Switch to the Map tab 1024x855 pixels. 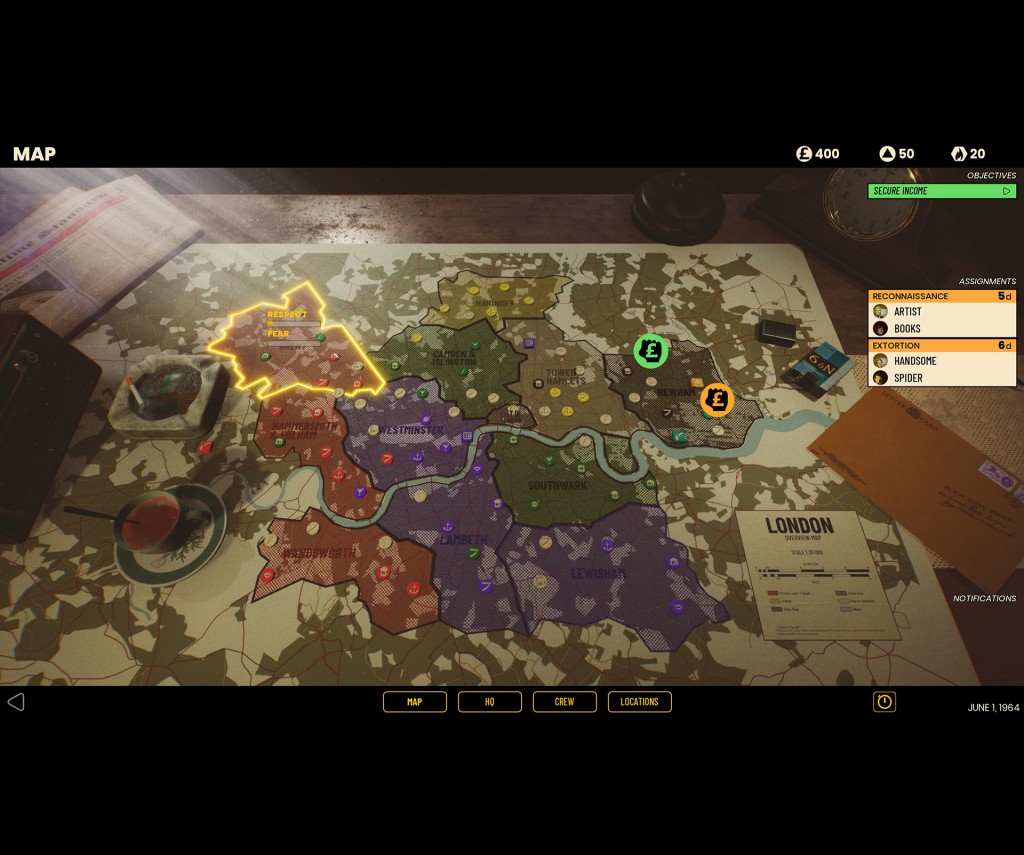(x=414, y=702)
